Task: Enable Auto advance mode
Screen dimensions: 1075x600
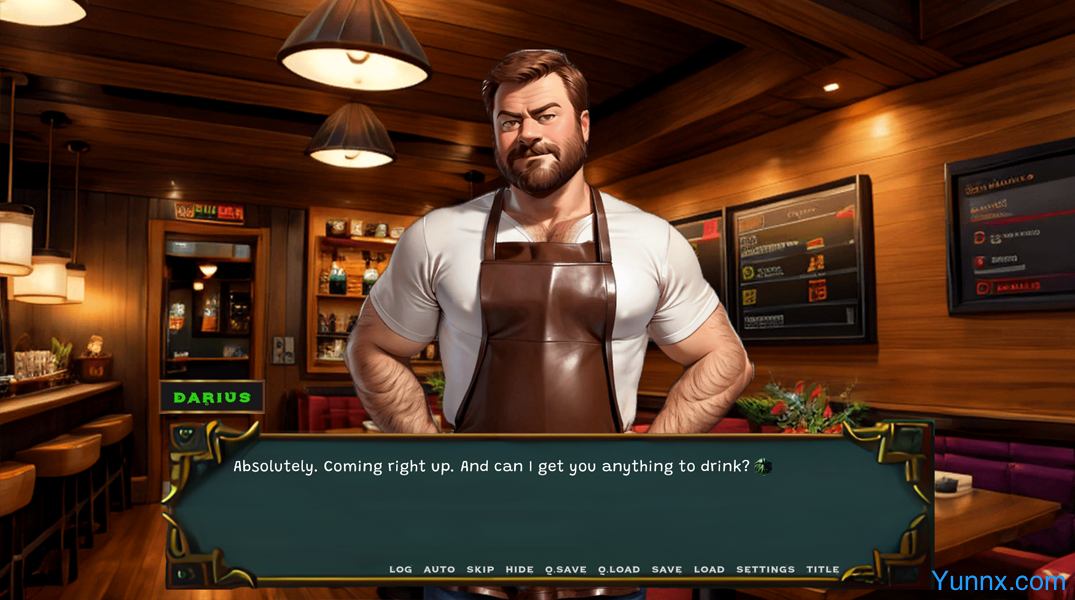Action: (x=439, y=570)
